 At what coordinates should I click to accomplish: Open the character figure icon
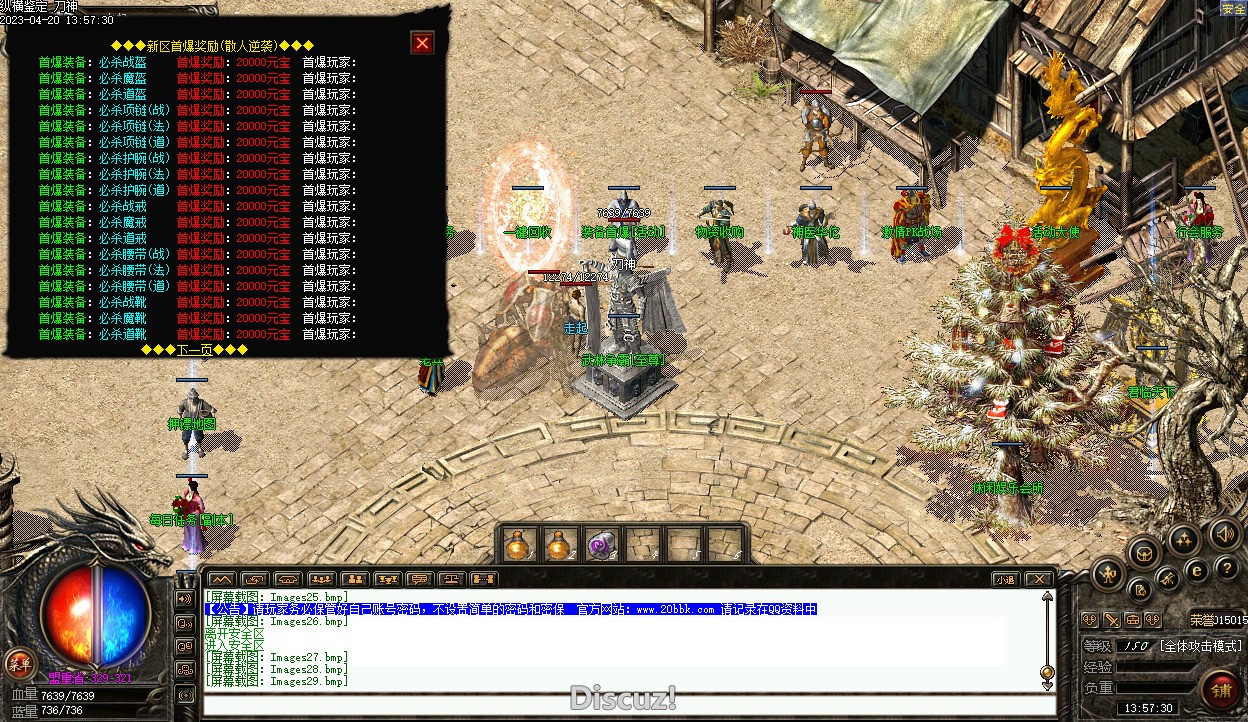tap(1108, 573)
